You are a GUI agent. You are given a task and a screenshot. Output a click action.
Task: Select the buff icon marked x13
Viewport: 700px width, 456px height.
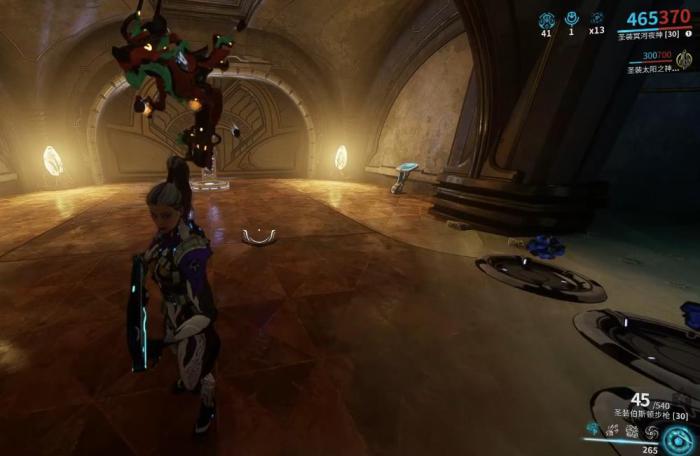[597, 19]
